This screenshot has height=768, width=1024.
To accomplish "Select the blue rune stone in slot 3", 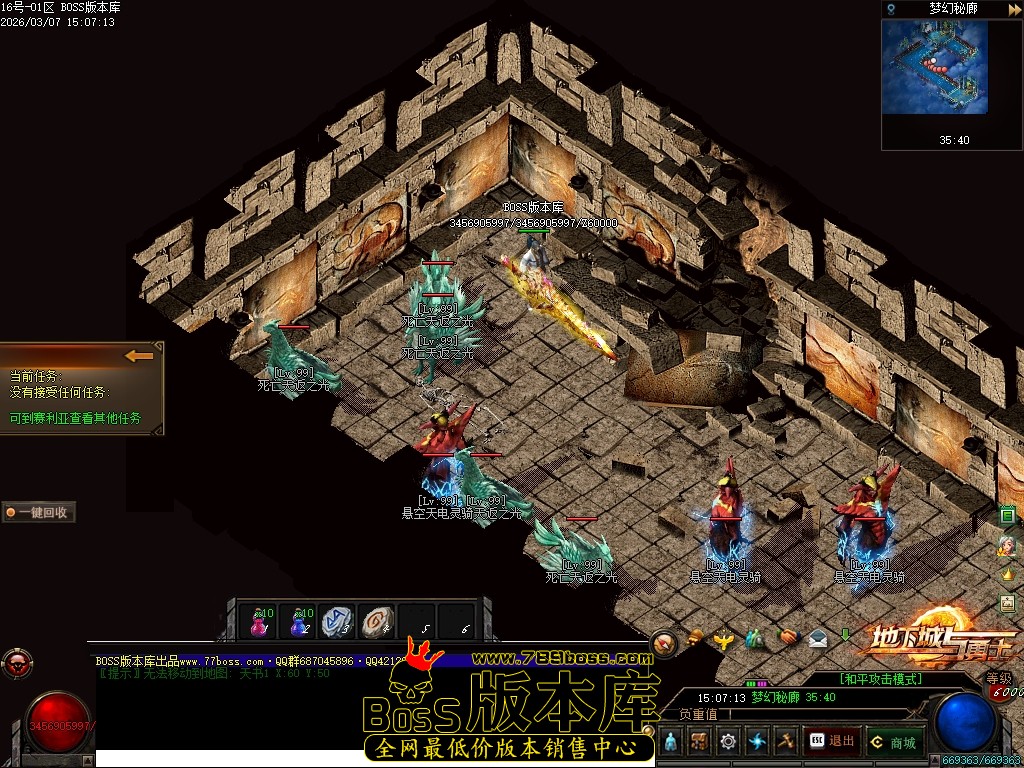I will pyautogui.click(x=338, y=621).
